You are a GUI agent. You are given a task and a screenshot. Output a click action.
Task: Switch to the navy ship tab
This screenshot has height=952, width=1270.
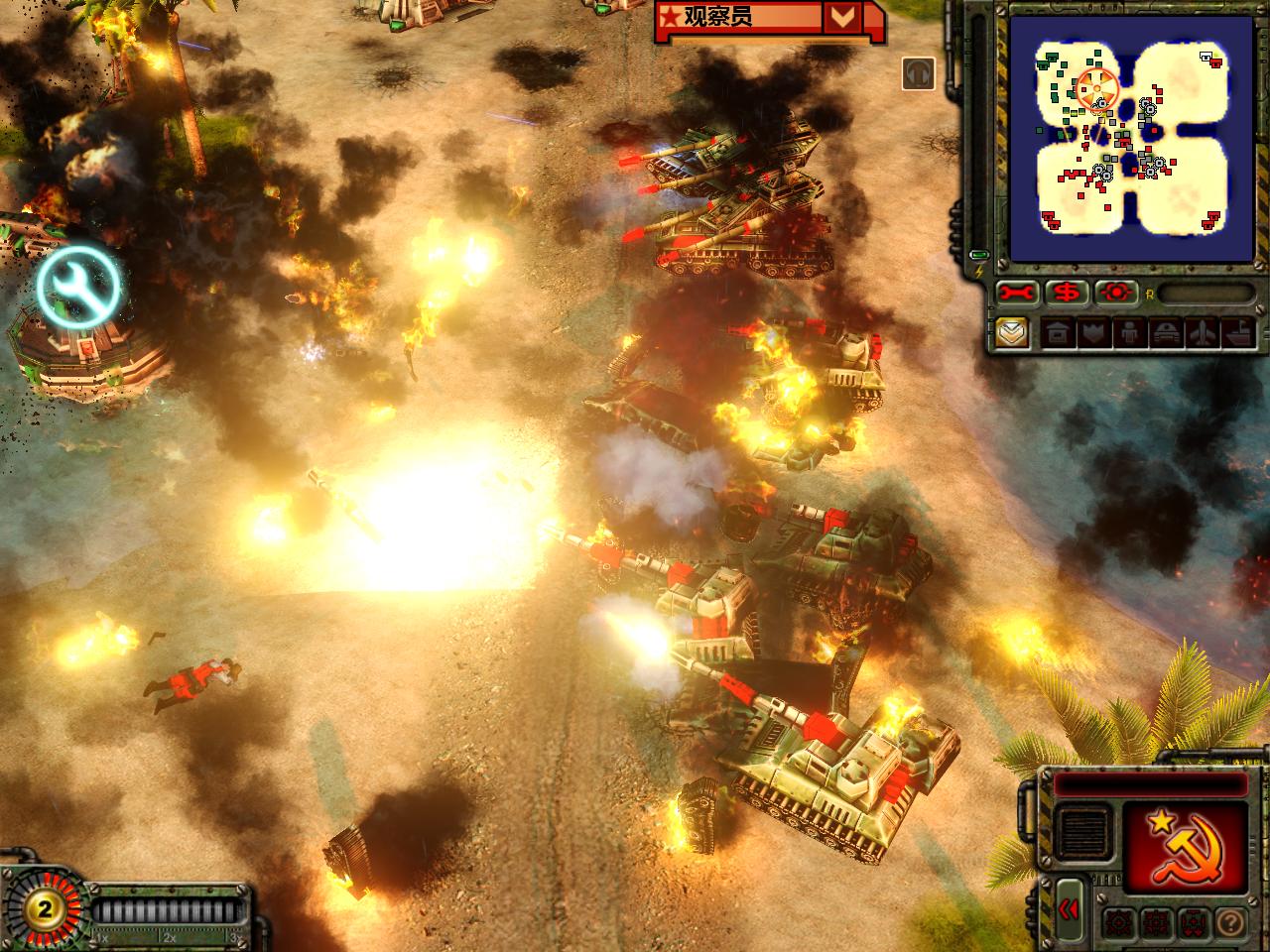tap(1236, 333)
